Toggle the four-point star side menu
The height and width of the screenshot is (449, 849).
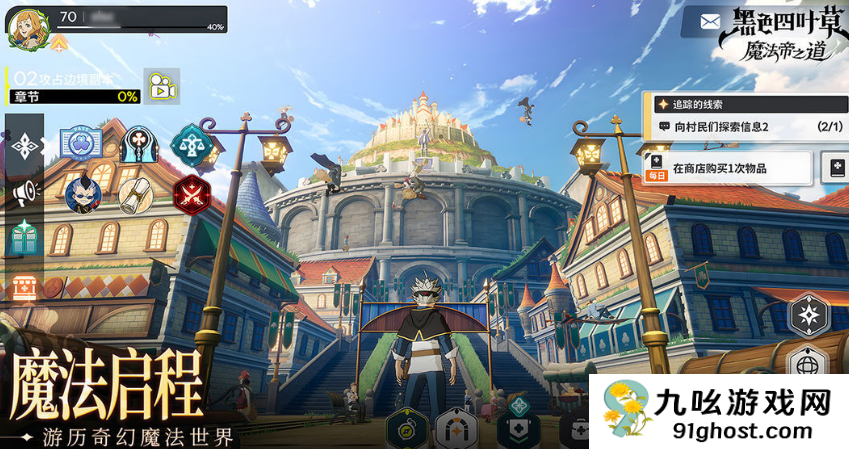[x=24, y=145]
